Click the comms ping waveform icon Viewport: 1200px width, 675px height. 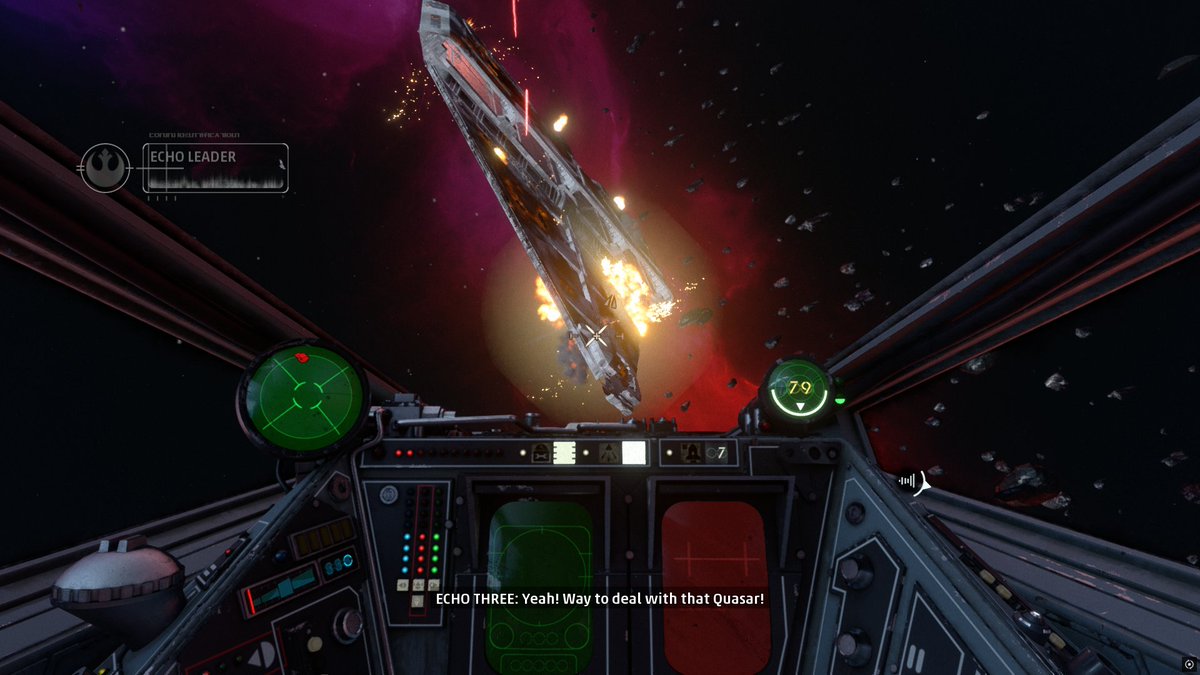point(911,481)
